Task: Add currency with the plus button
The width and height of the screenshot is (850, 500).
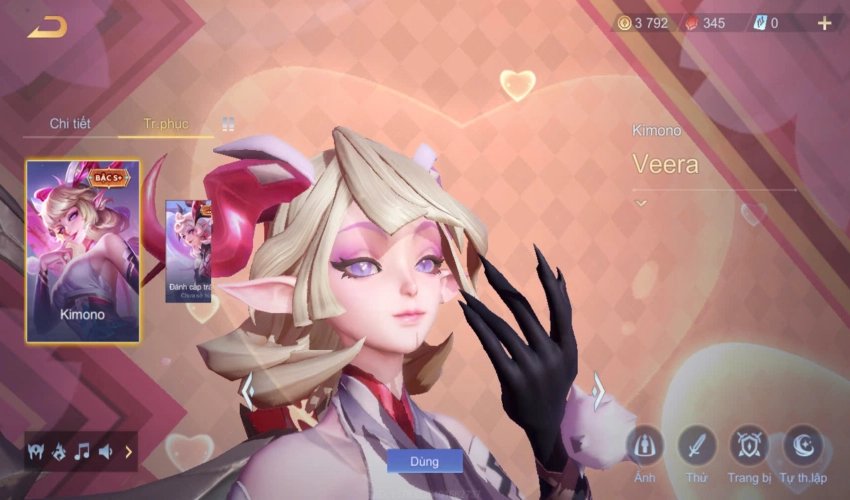Action: (x=825, y=23)
